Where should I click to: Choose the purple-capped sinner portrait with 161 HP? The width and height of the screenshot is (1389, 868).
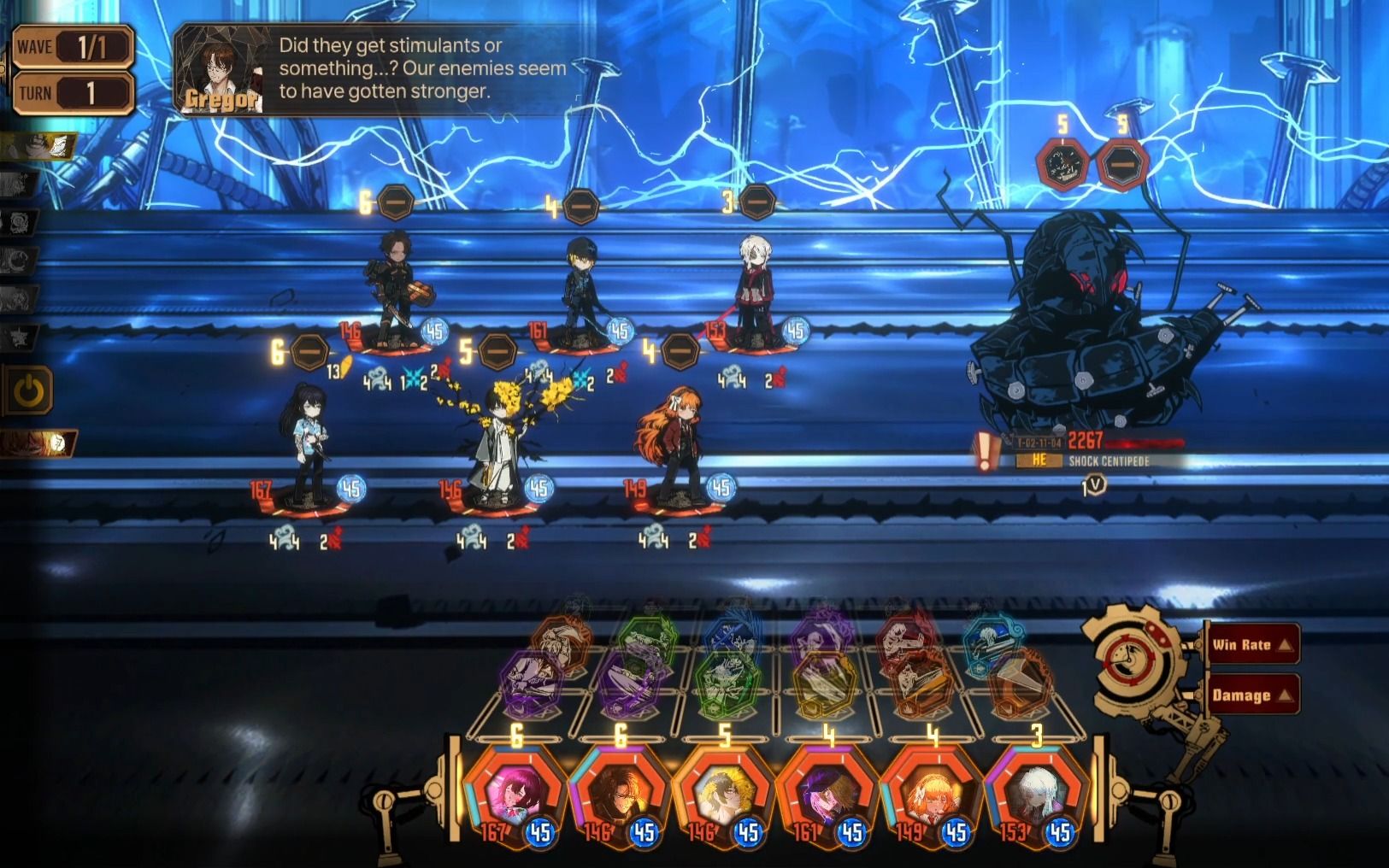827,796
